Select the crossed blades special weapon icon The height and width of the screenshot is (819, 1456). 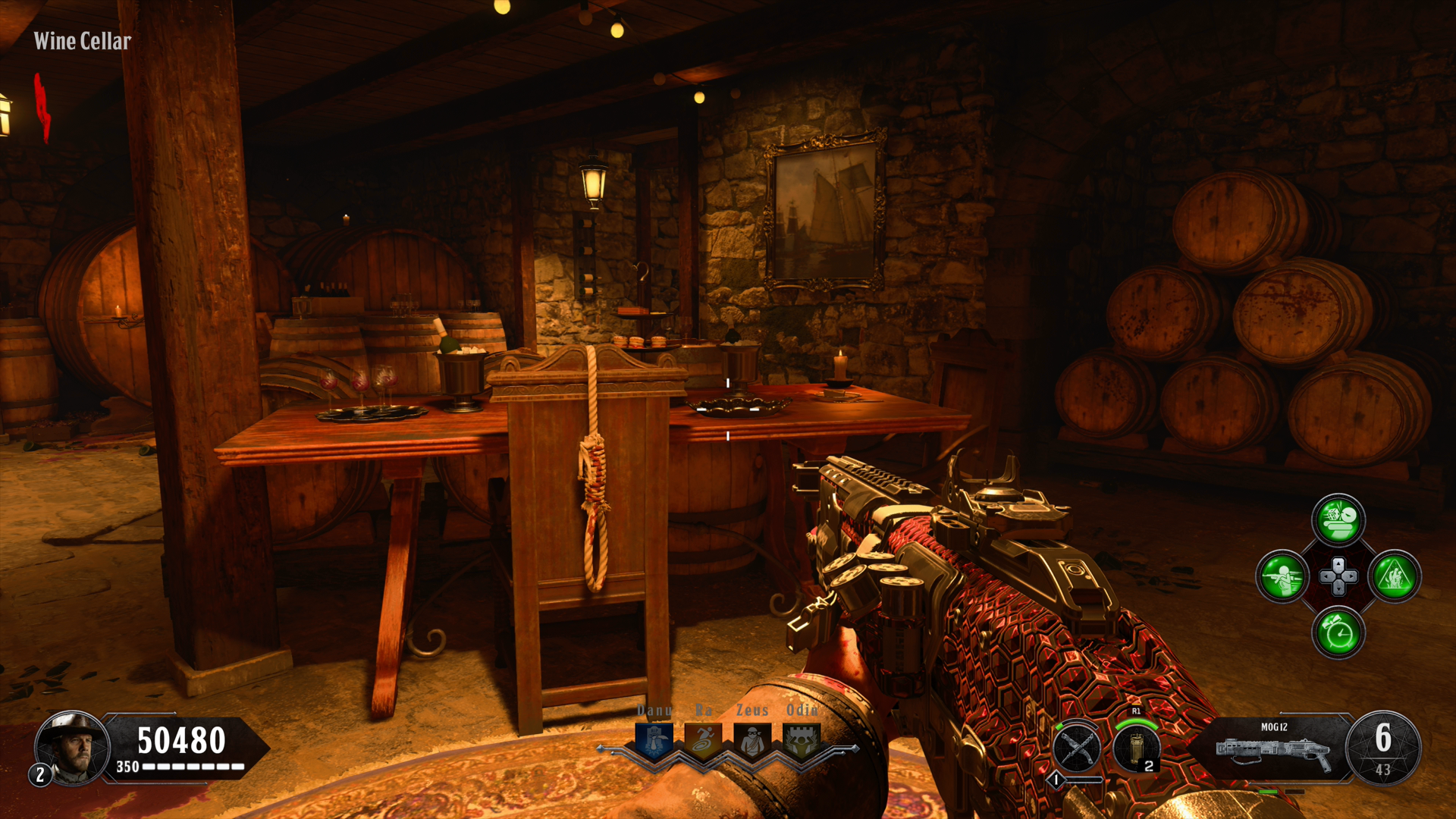point(1078,748)
